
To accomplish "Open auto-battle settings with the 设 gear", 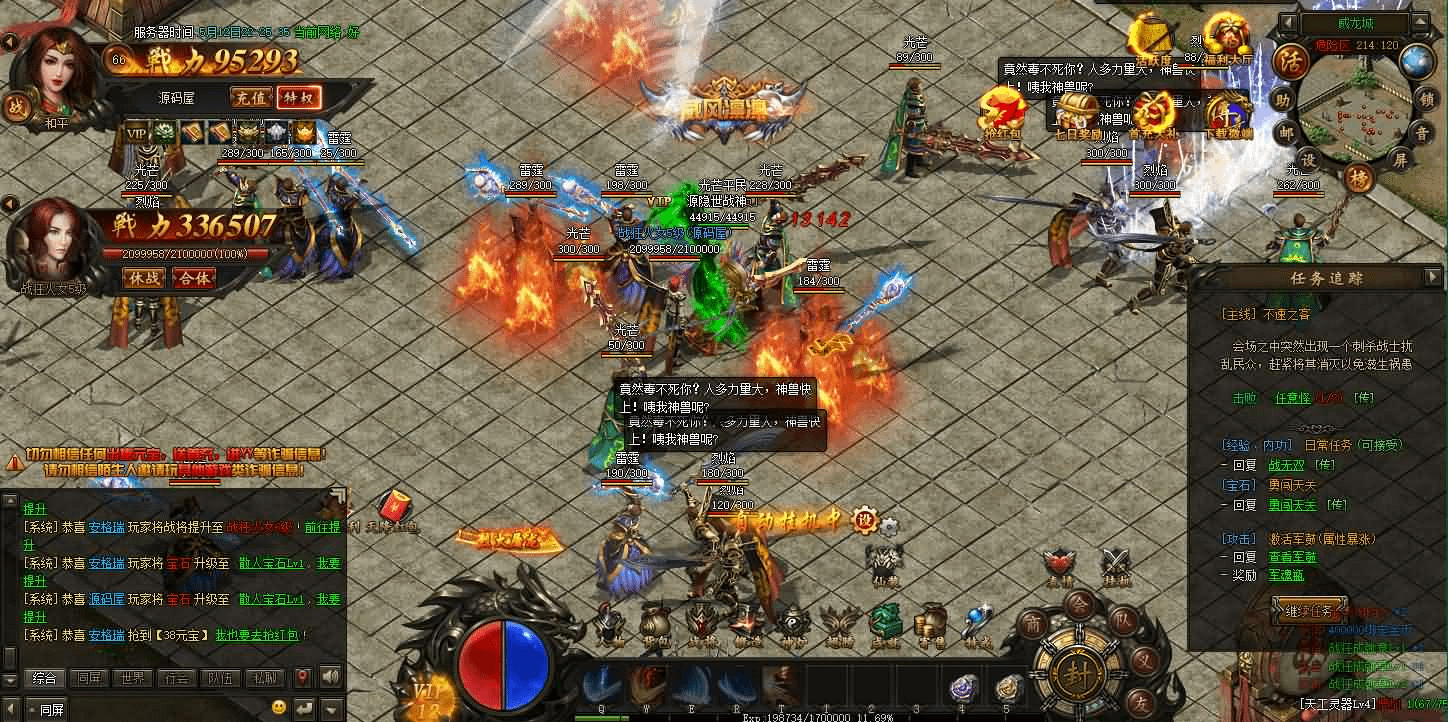I will point(862,520).
